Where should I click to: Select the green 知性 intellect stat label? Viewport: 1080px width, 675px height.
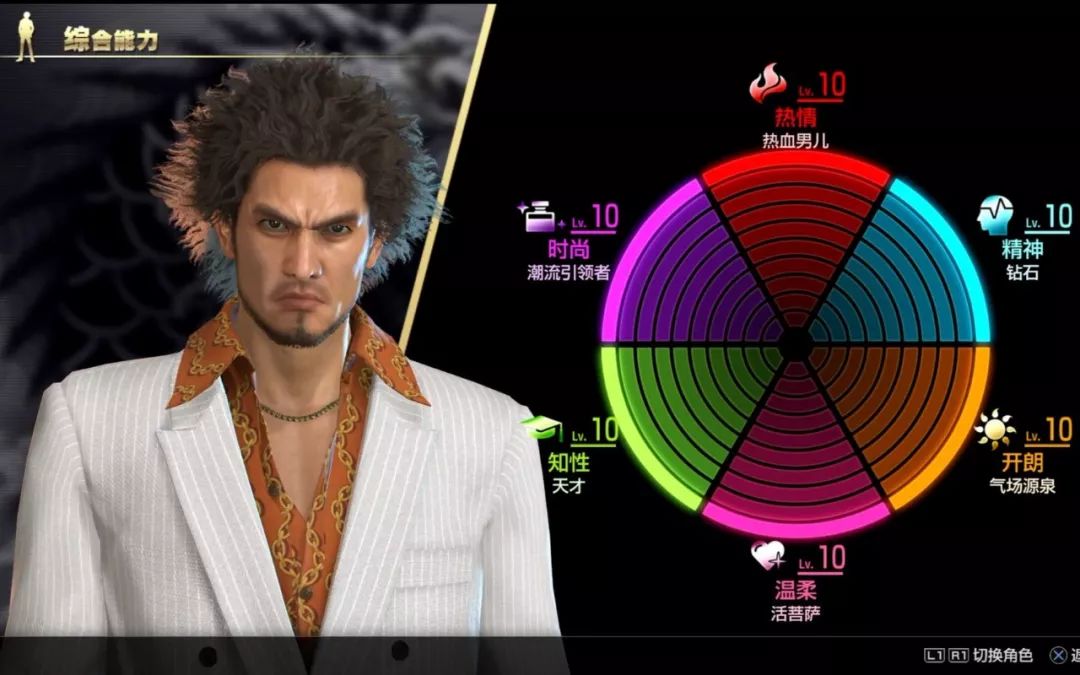point(568,463)
